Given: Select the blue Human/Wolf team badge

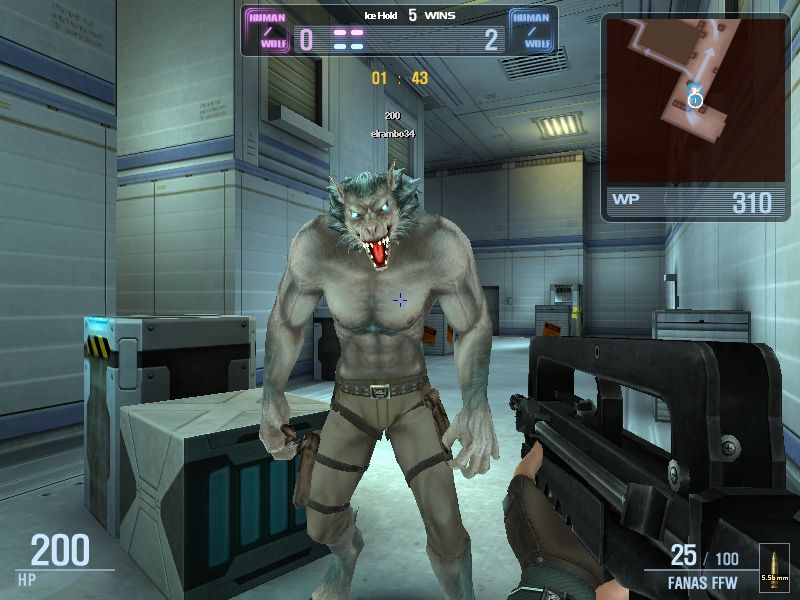Looking at the screenshot, I should coord(532,31).
